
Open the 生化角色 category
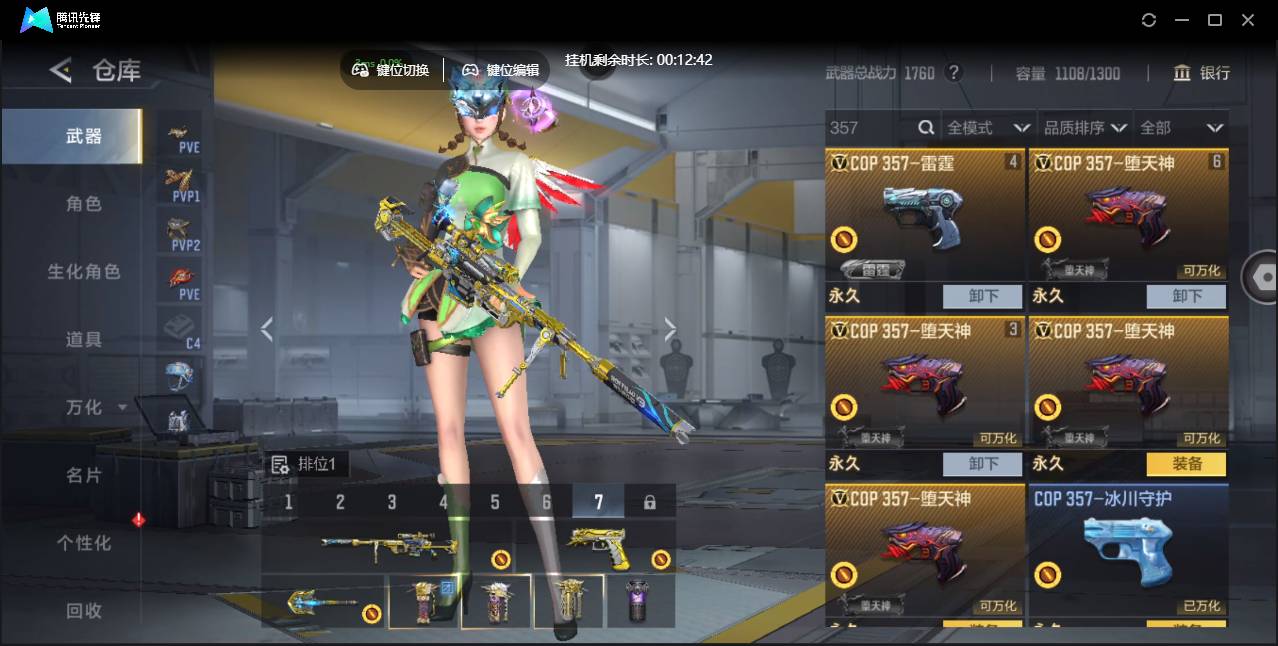tap(84, 272)
